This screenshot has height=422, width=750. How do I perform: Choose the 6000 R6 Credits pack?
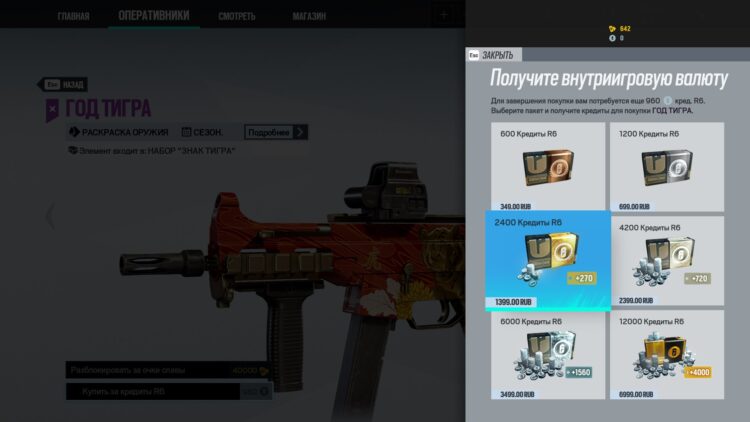pyautogui.click(x=547, y=354)
